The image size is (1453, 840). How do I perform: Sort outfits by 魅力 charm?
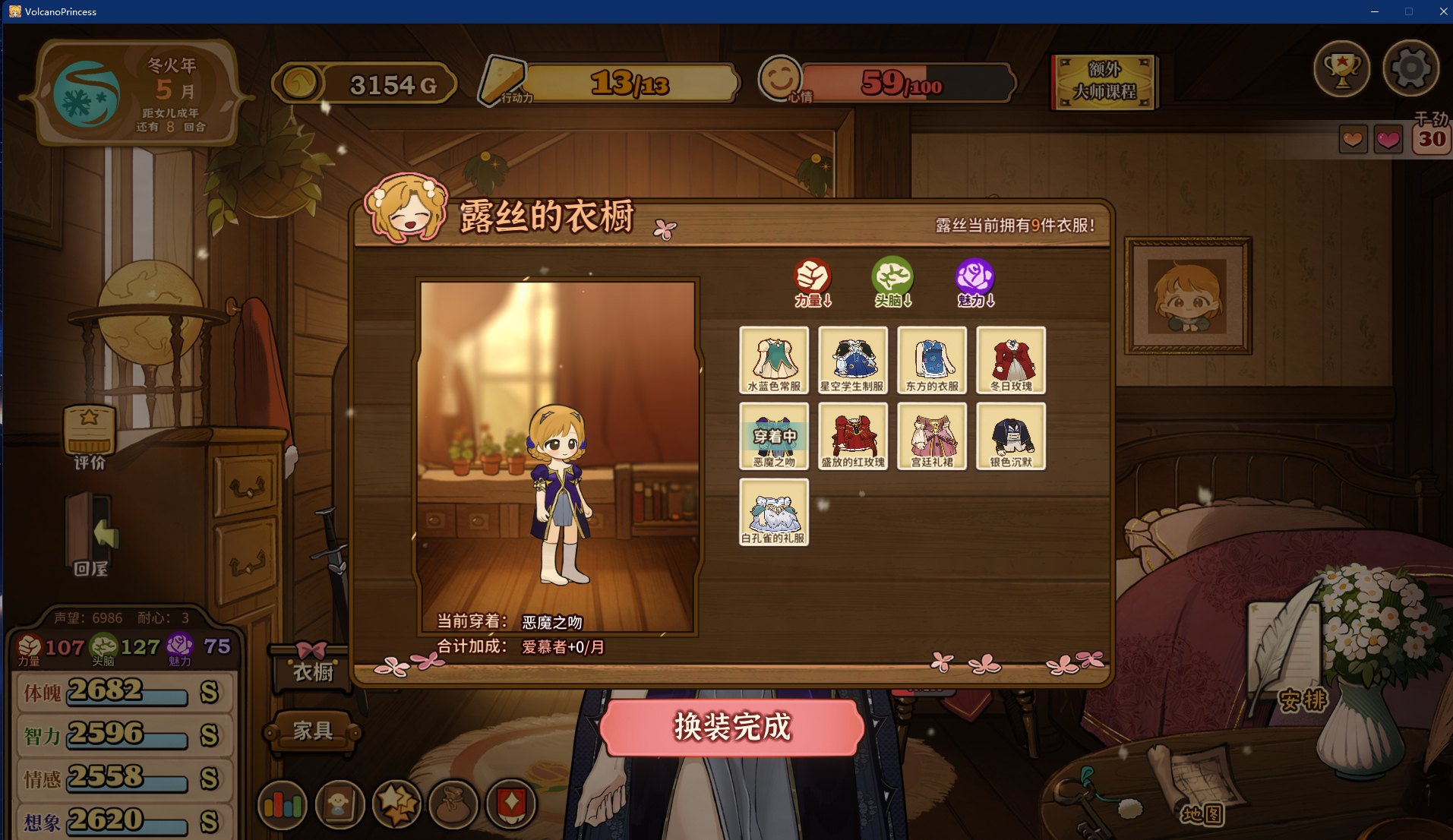click(x=975, y=283)
